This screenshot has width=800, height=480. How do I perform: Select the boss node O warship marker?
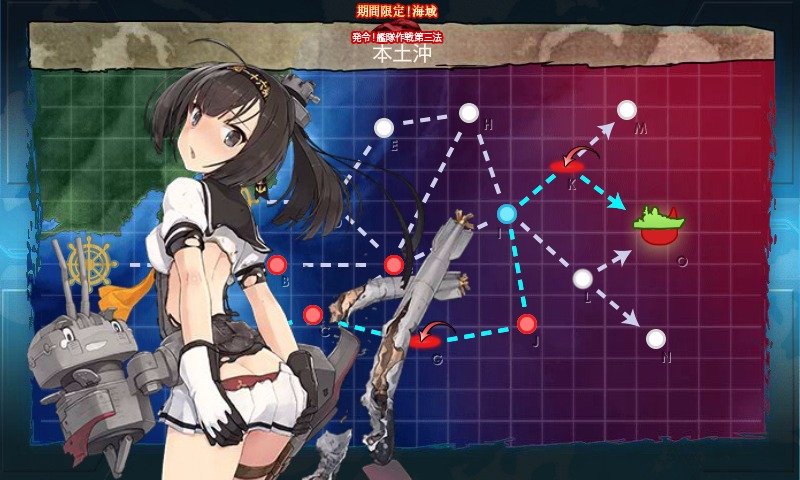click(660, 227)
